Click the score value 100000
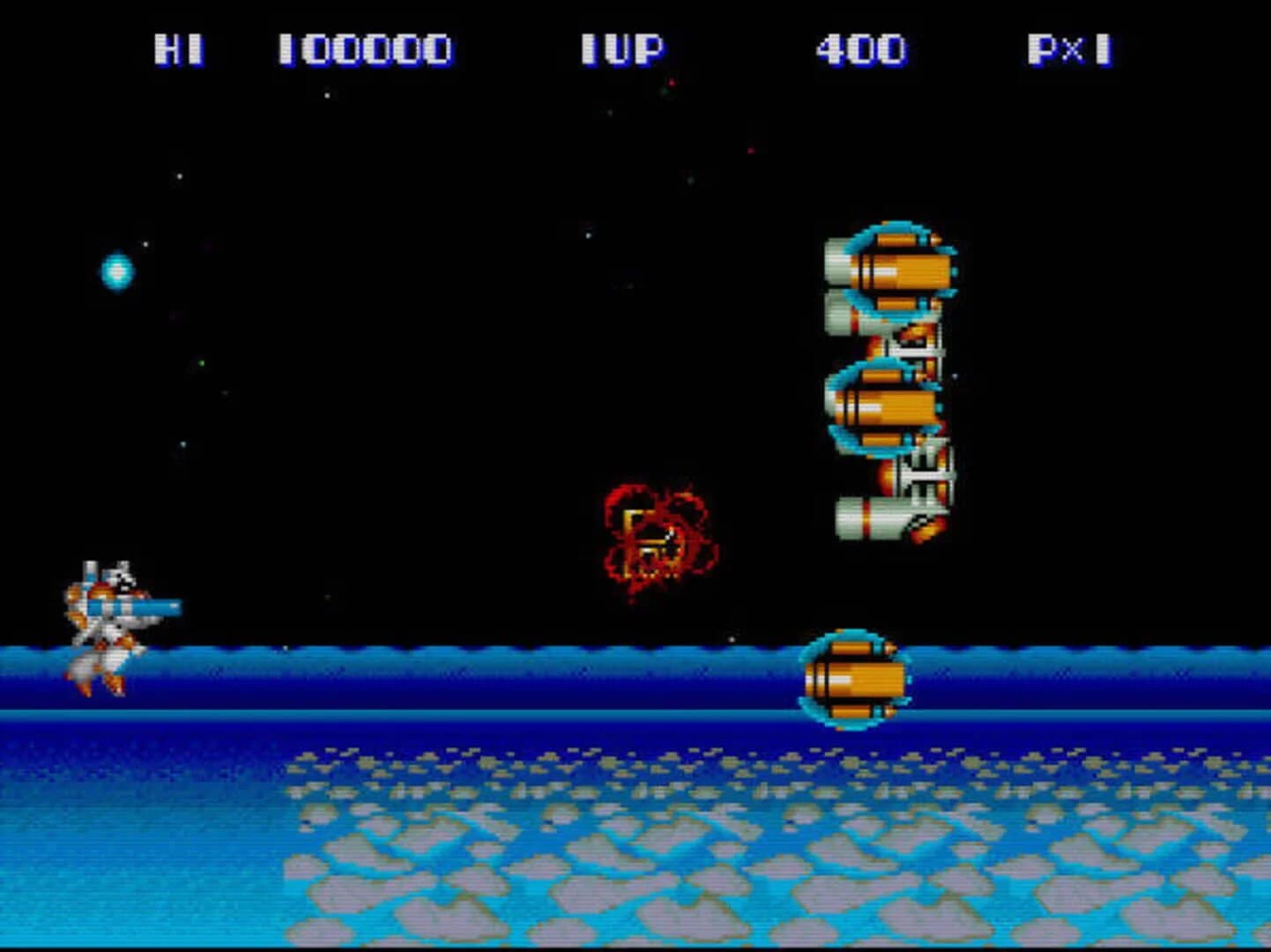 [366, 50]
